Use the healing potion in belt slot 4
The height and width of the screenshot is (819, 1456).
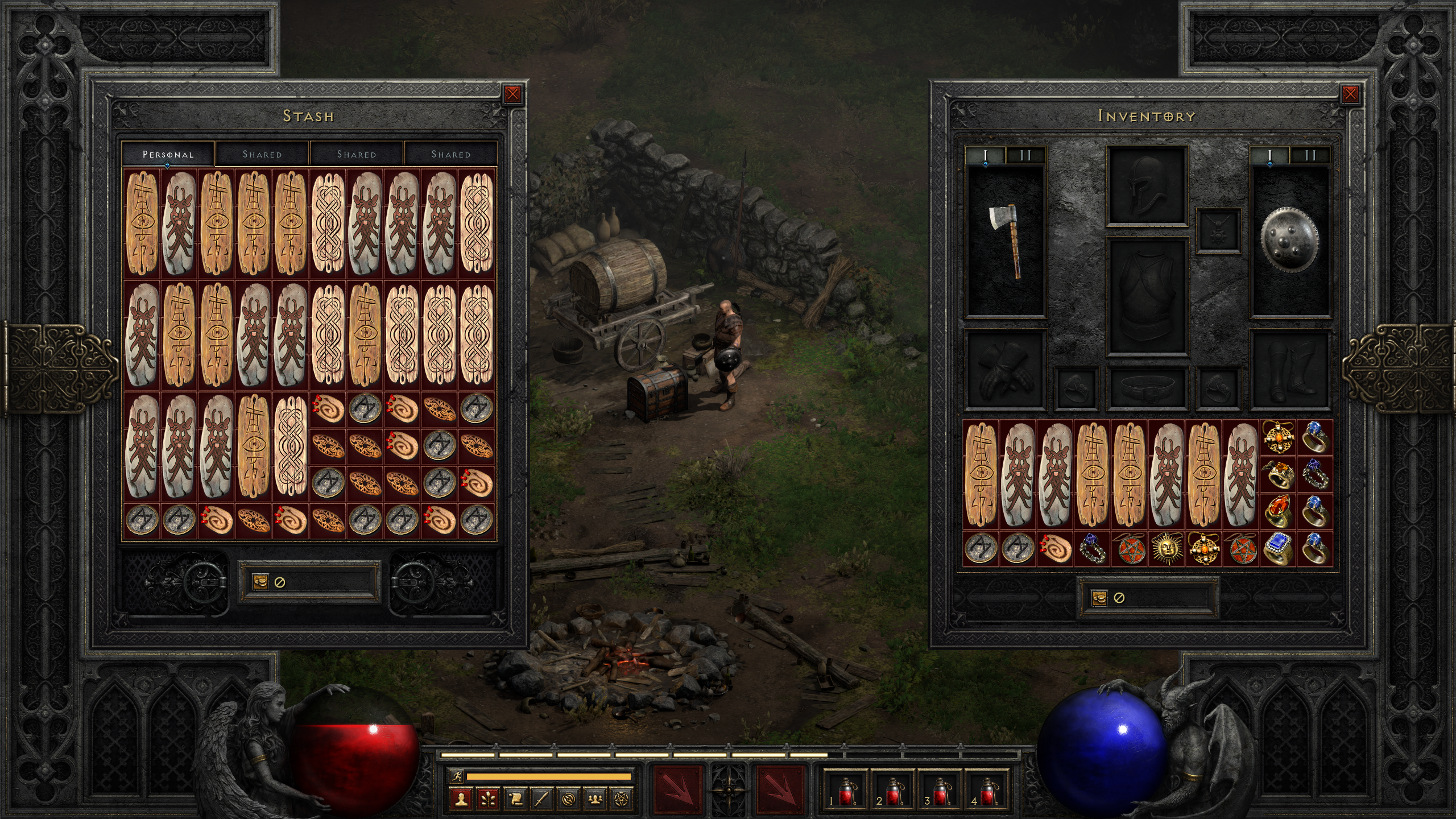988,792
